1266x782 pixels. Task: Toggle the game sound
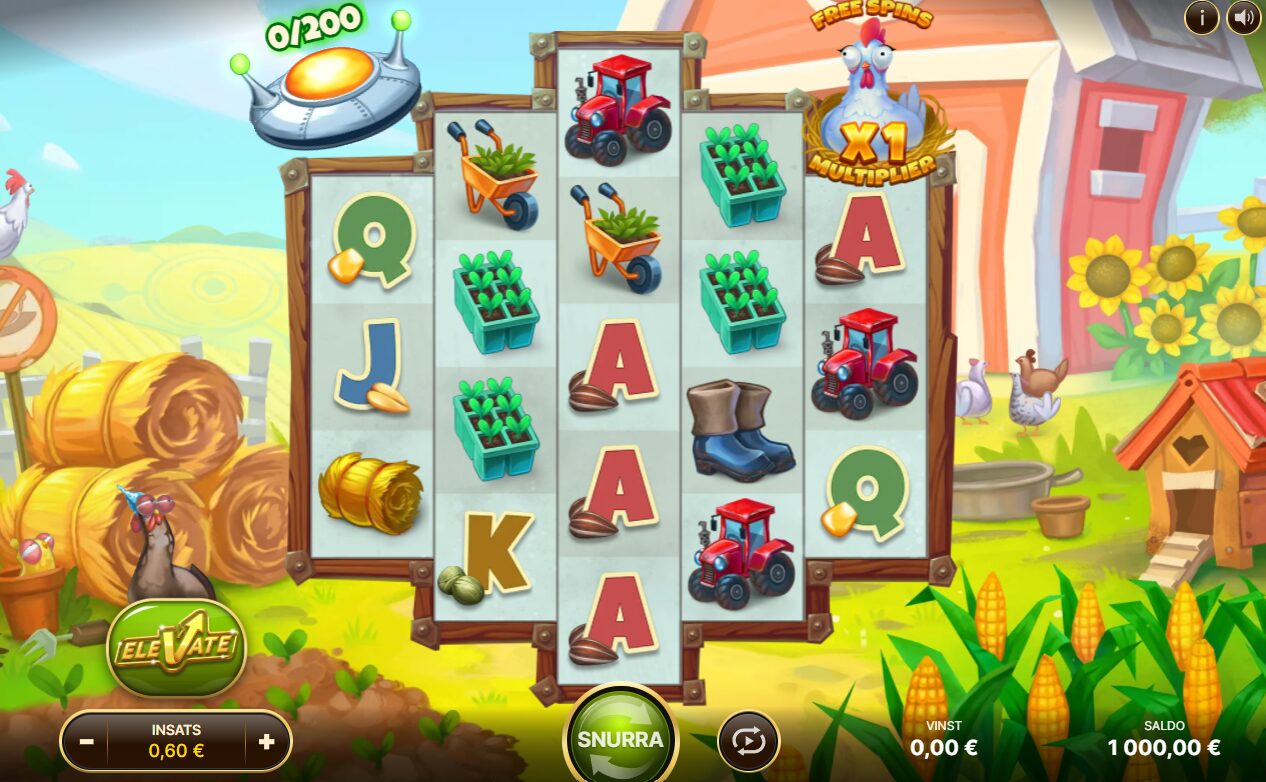click(x=1243, y=17)
